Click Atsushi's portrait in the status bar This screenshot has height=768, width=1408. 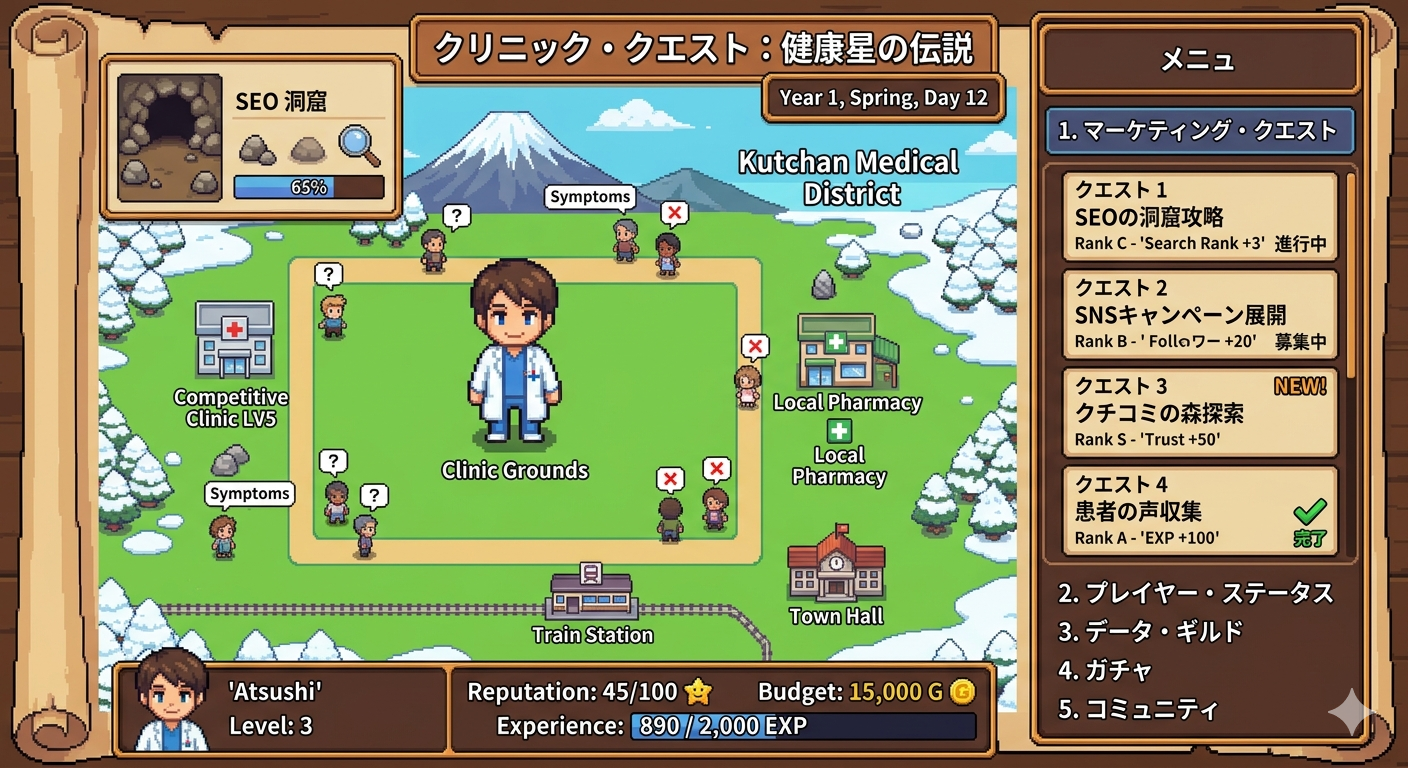point(171,701)
